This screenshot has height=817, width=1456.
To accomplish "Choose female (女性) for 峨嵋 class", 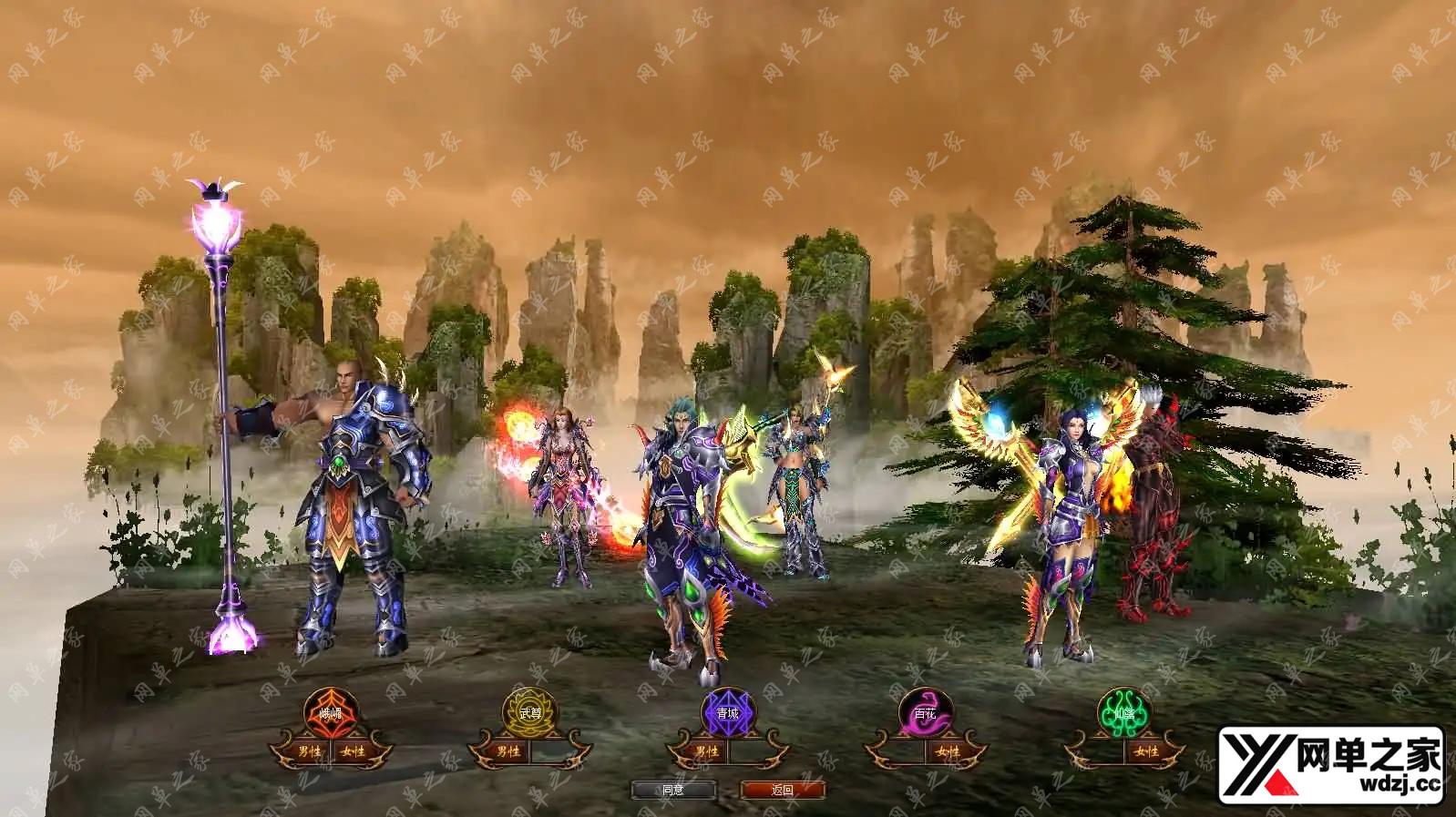I will pyautogui.click(x=353, y=751).
